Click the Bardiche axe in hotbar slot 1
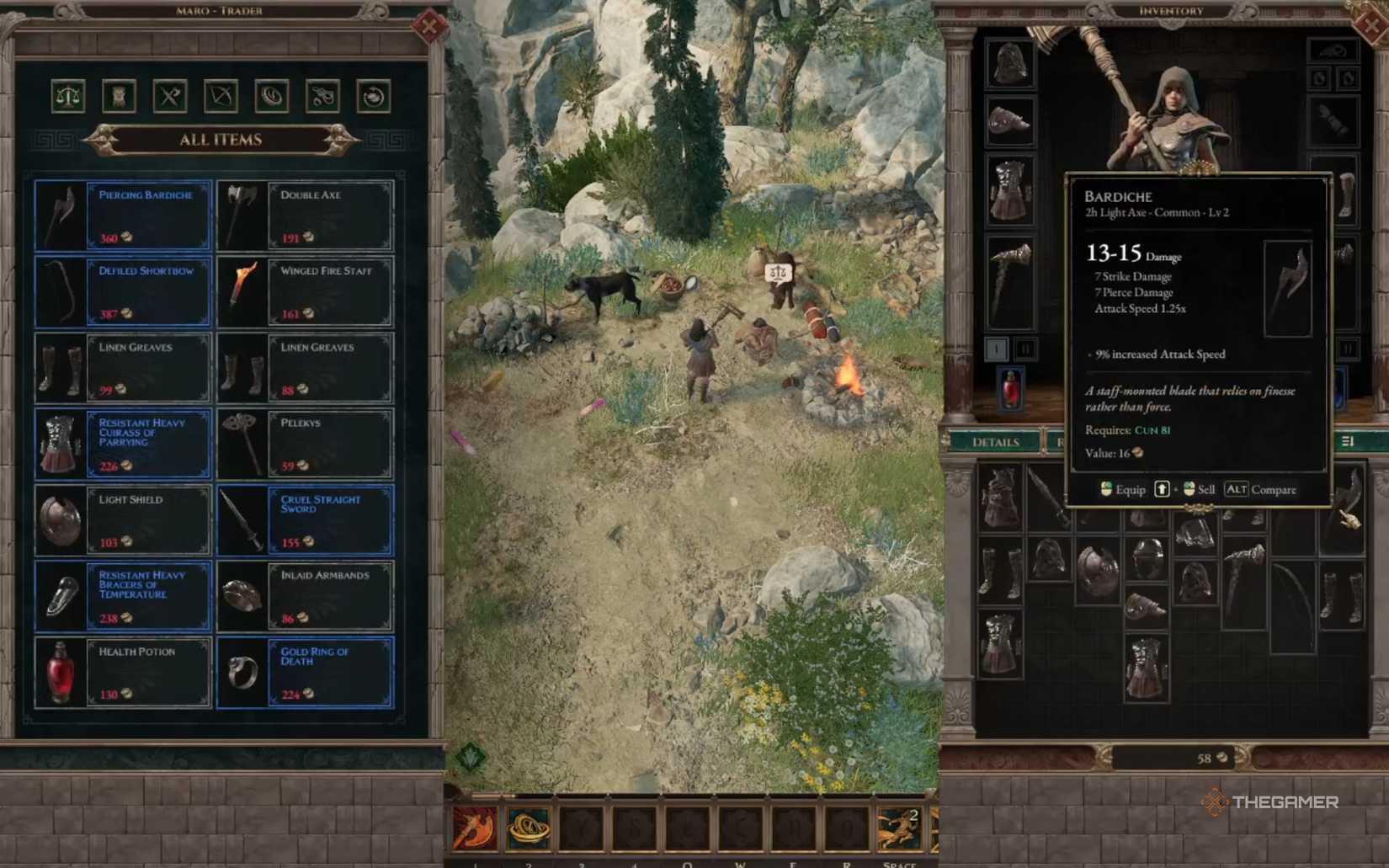1389x868 pixels. click(x=475, y=828)
